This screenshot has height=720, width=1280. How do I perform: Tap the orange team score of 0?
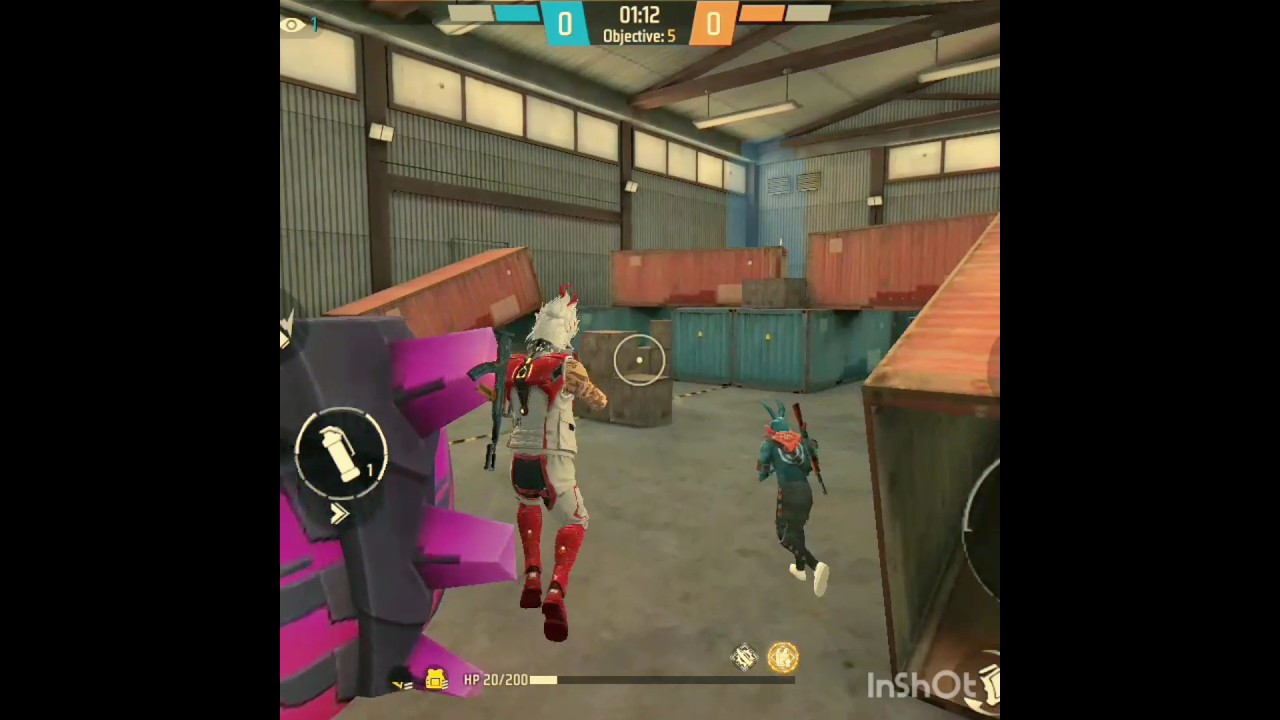(713, 24)
